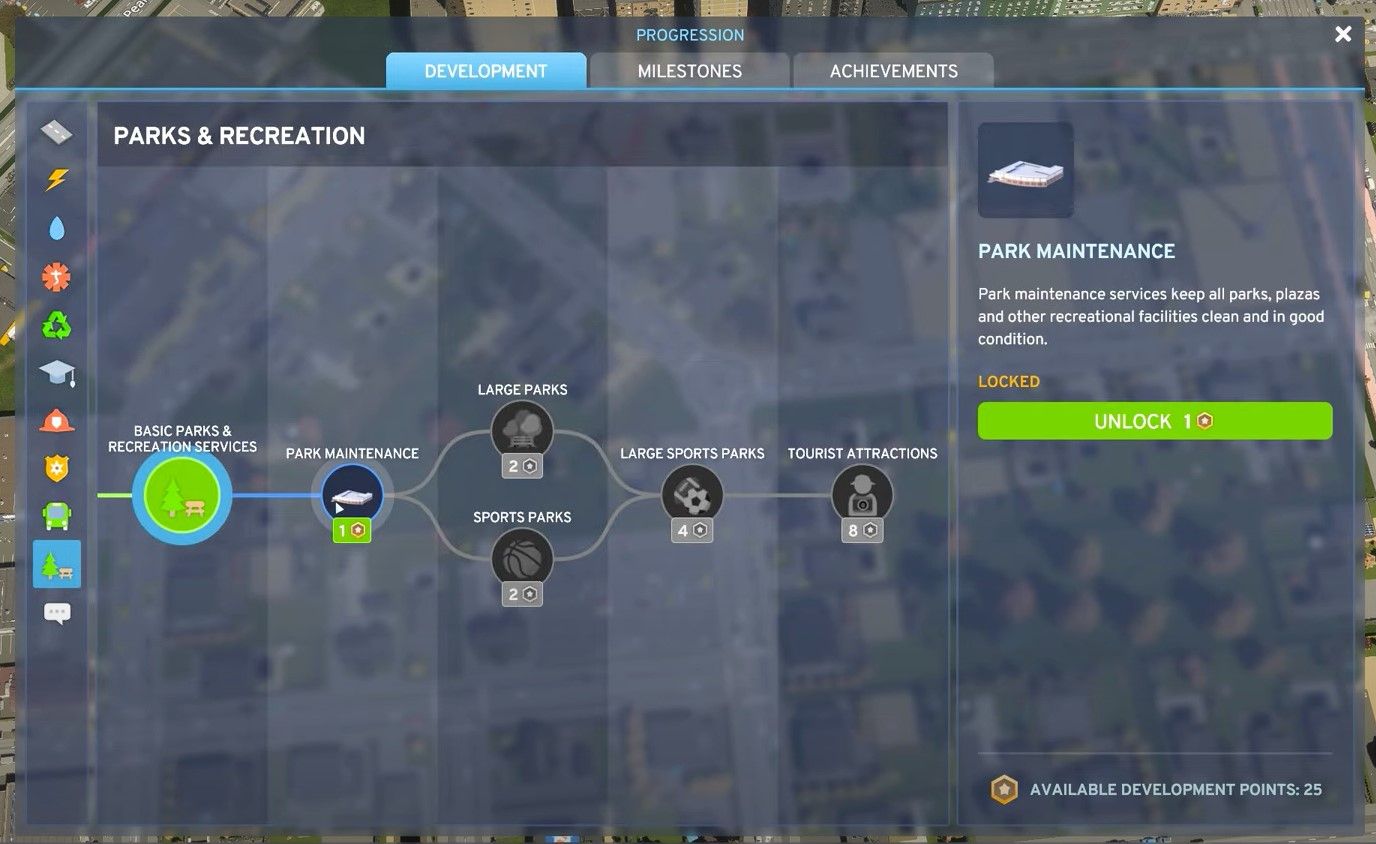
Task: Select the Large Parks node
Action: (522, 430)
